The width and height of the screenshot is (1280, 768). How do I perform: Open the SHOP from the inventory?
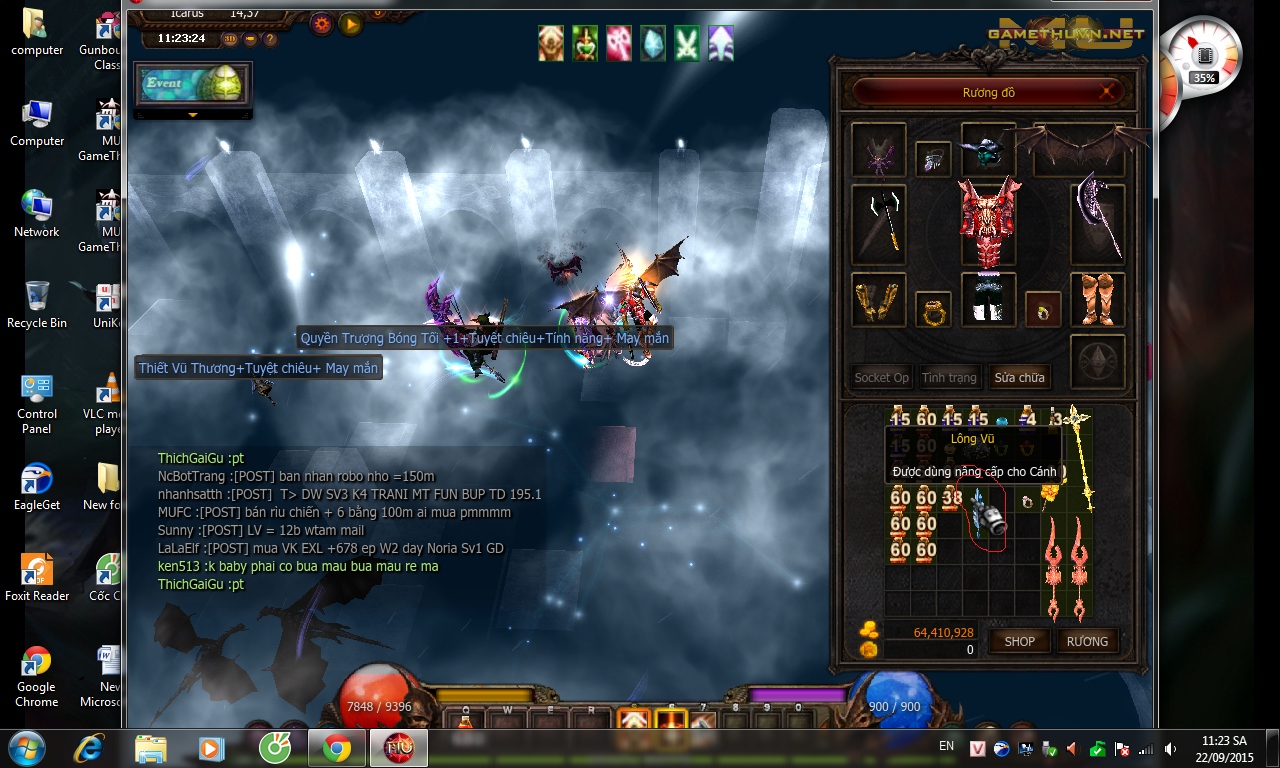click(x=1019, y=641)
